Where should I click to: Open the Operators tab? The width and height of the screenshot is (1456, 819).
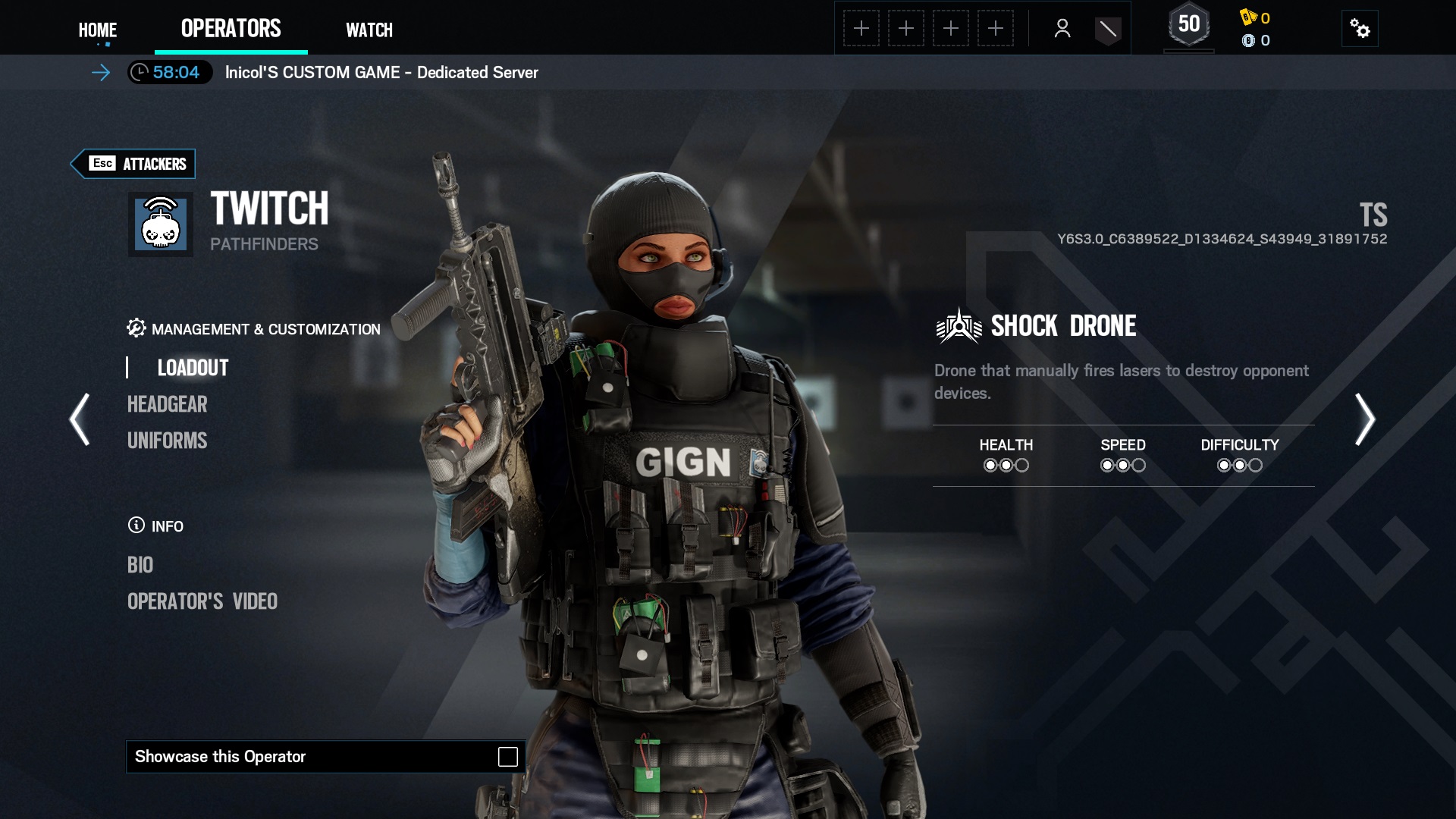pyautogui.click(x=231, y=29)
